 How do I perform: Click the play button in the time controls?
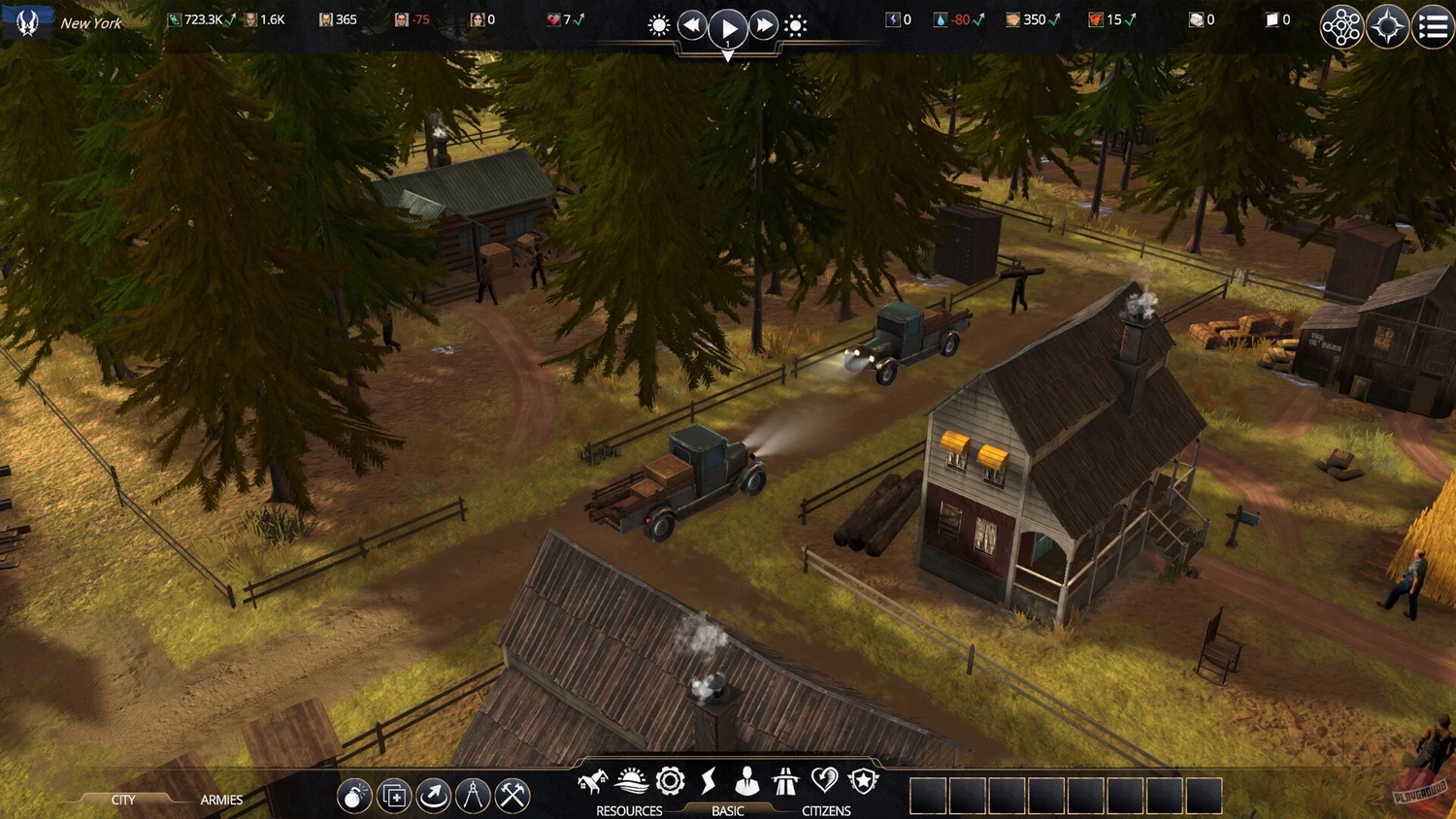pos(728,28)
